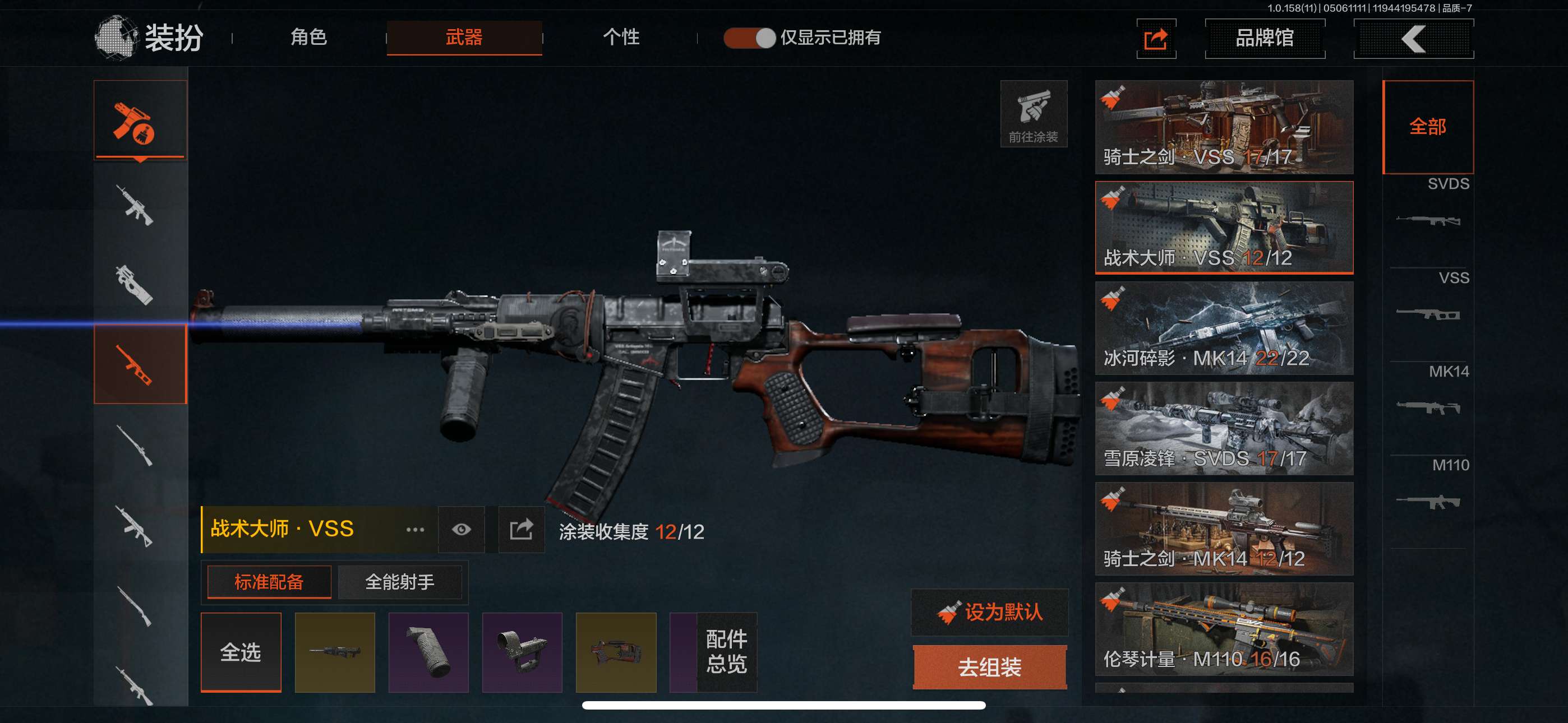Screen dimensions: 1568x723
Task: Tap the 去组装 assemble button
Action: pos(990,667)
